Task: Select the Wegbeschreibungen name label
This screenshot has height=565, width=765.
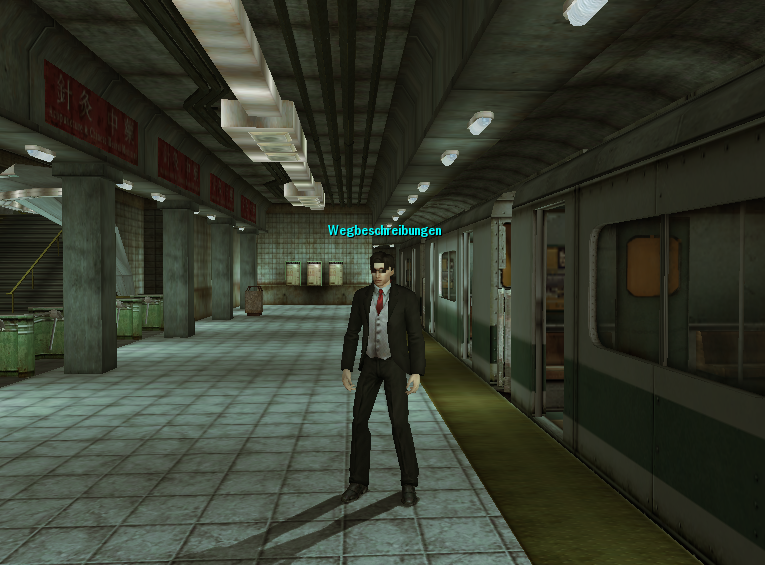Action: 384,231
